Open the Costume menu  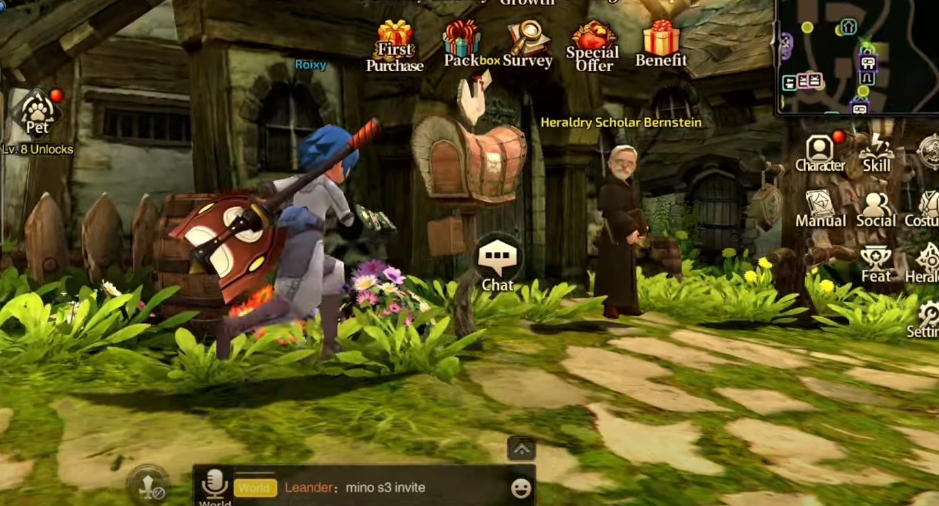click(x=926, y=208)
